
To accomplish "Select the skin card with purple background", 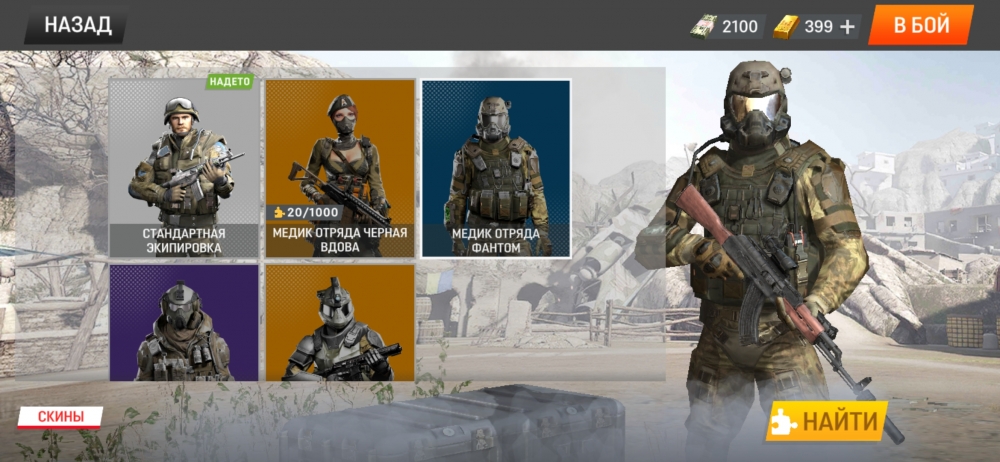I will pos(183,322).
